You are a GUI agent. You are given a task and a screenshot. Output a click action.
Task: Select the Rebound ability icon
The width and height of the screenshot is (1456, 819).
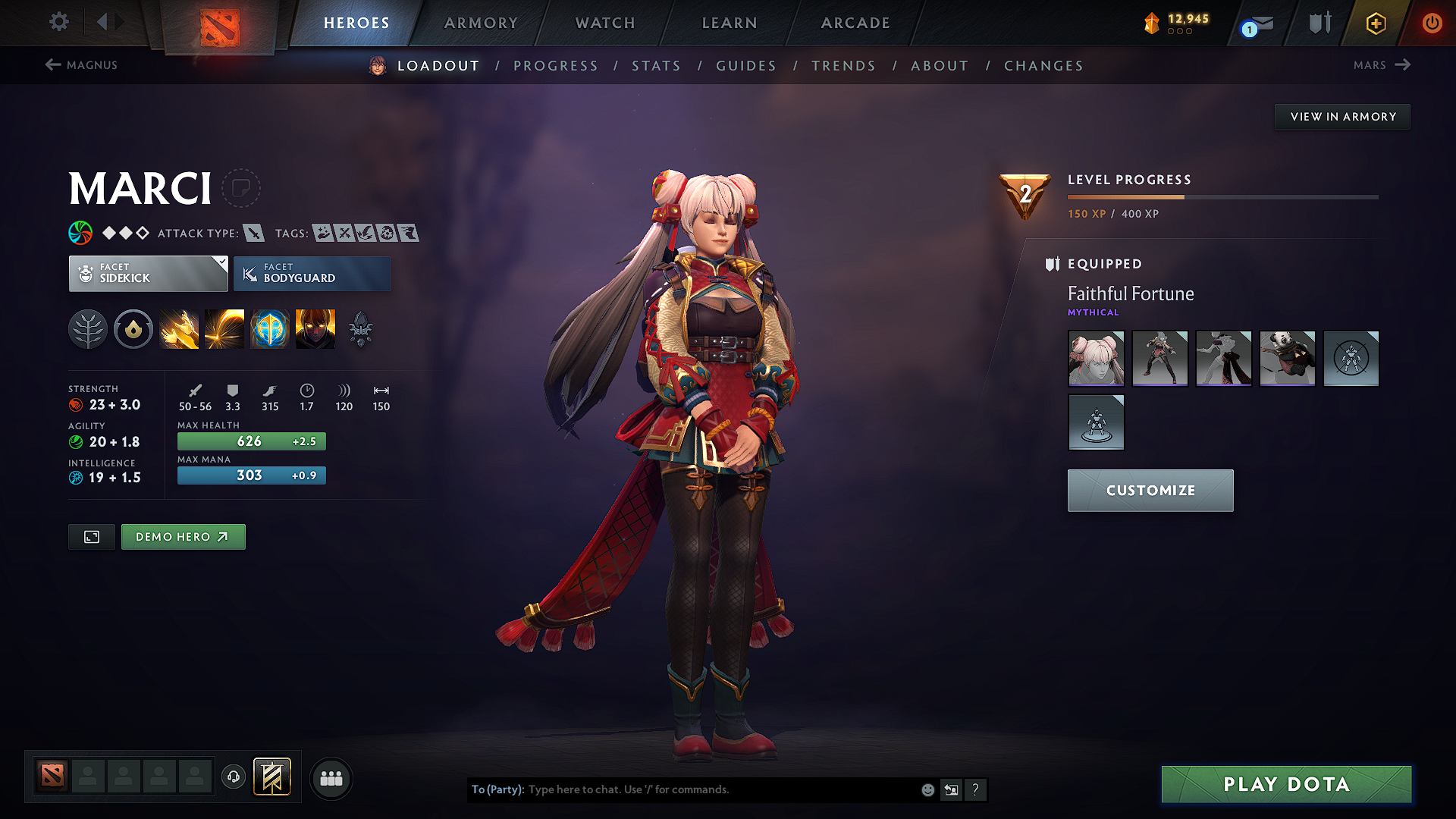click(x=224, y=328)
